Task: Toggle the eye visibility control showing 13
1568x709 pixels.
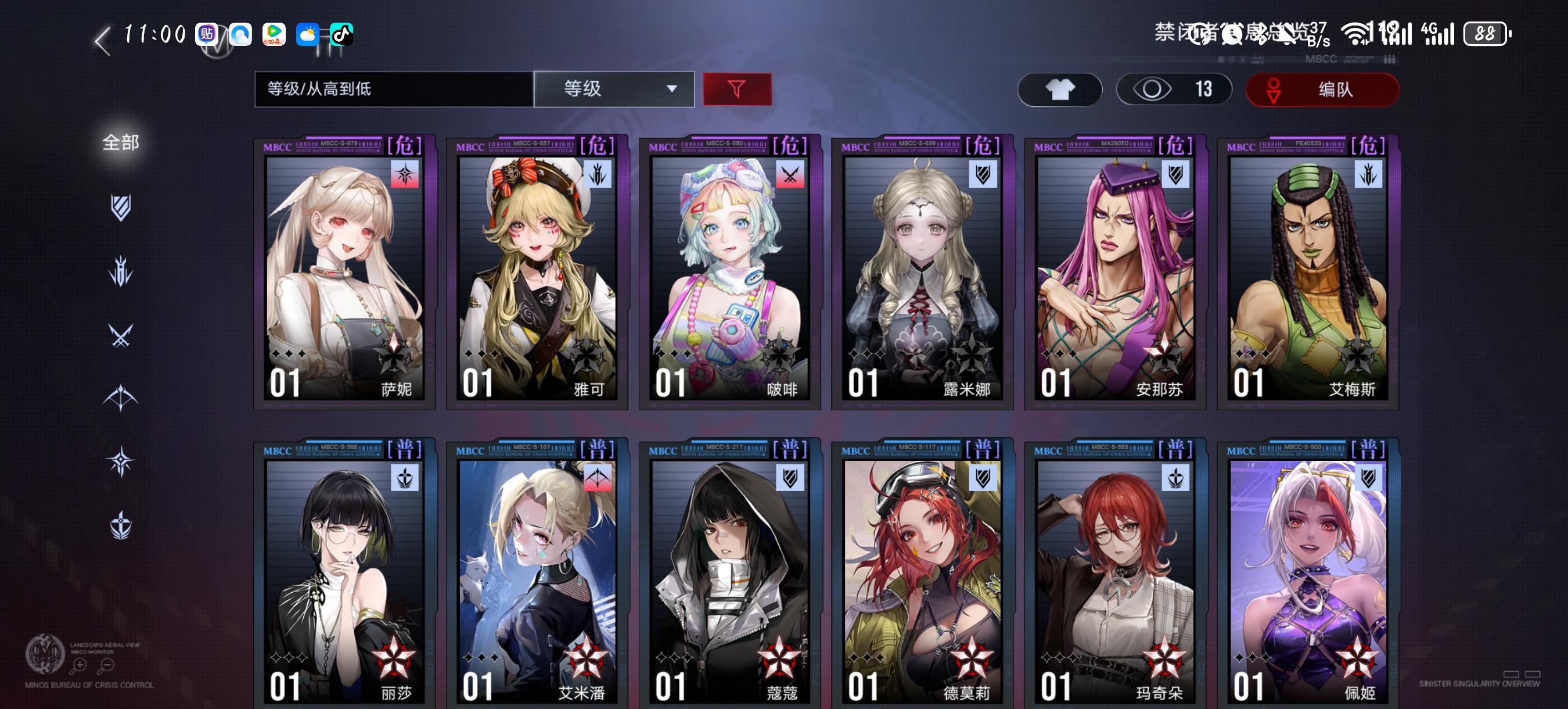Action: tap(1174, 89)
